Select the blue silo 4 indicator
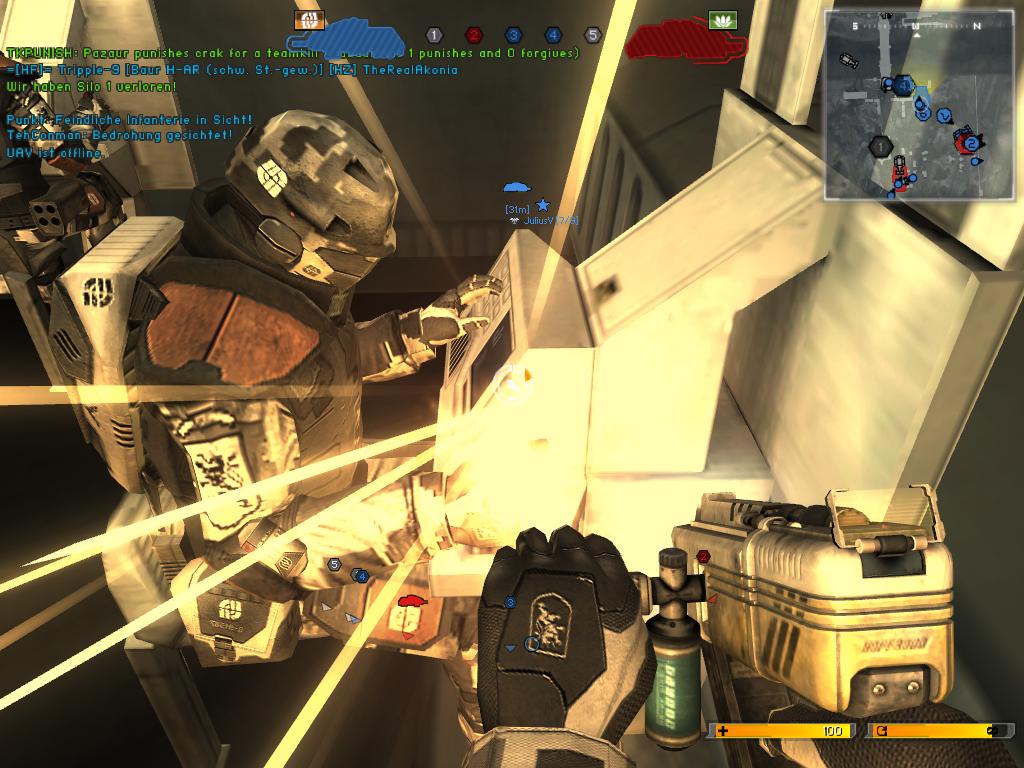Screen dimensions: 1024x768 click(553, 35)
